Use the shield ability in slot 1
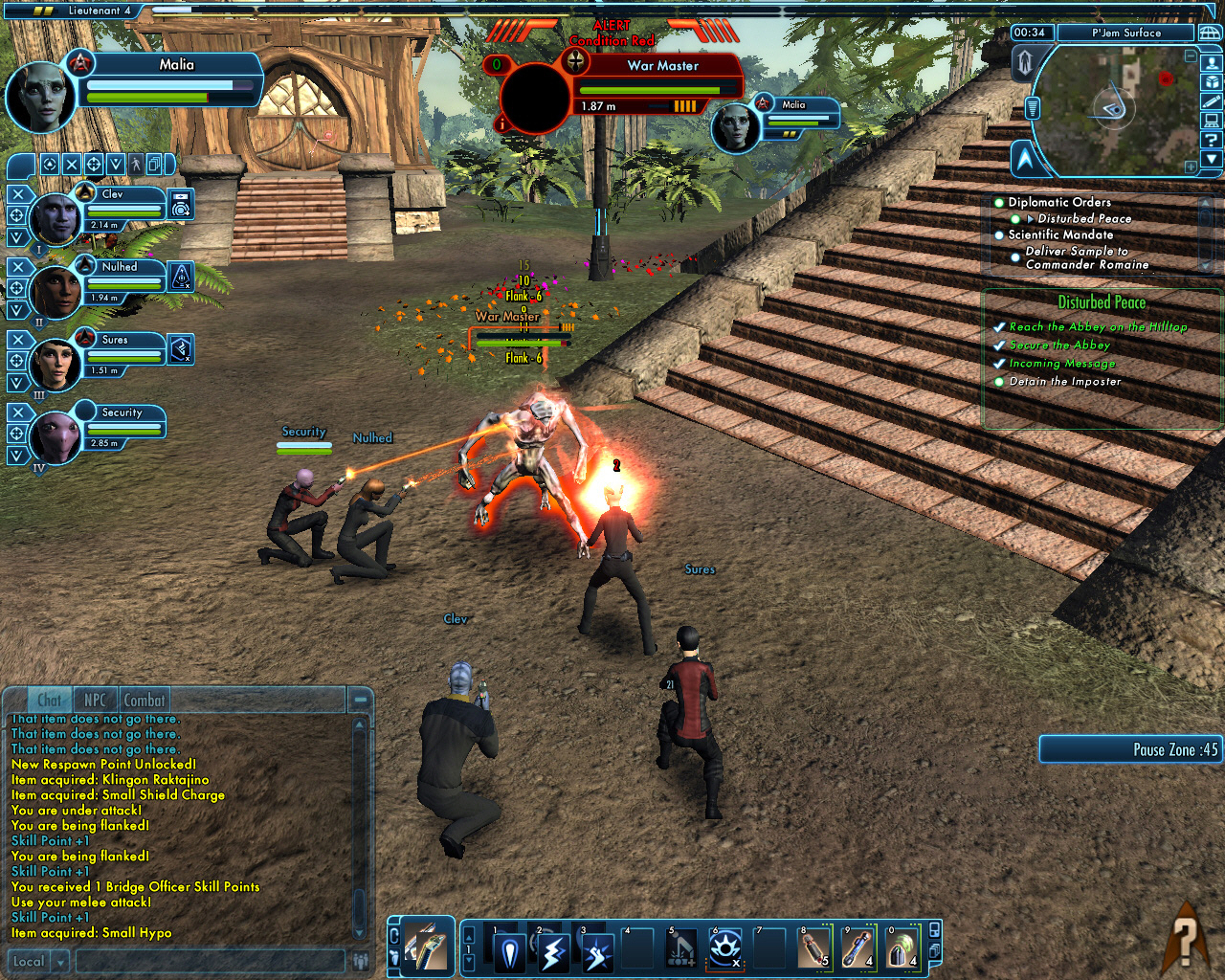The width and height of the screenshot is (1225, 980). [509, 951]
